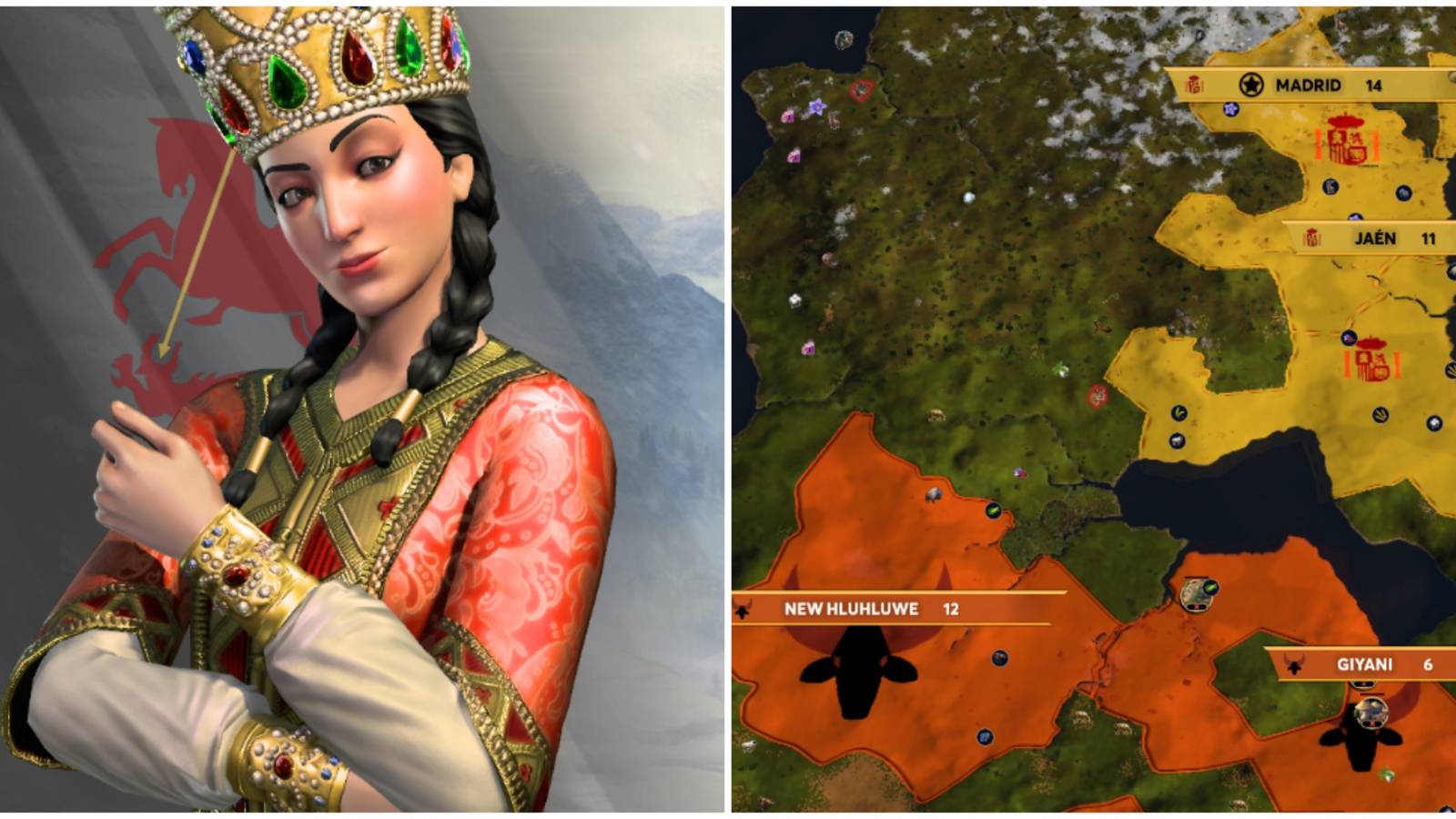Click the capital star icon on the Madrid banner
Screen dimensions: 1456x819
(1251, 84)
